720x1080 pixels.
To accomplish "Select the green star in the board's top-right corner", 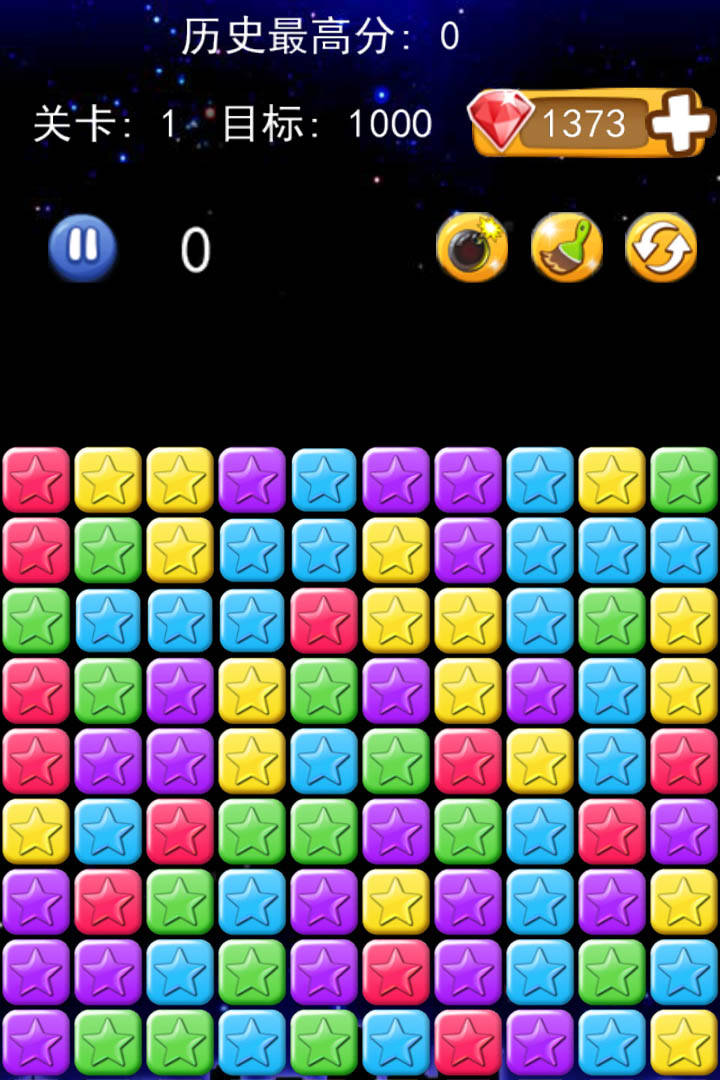I will [684, 480].
